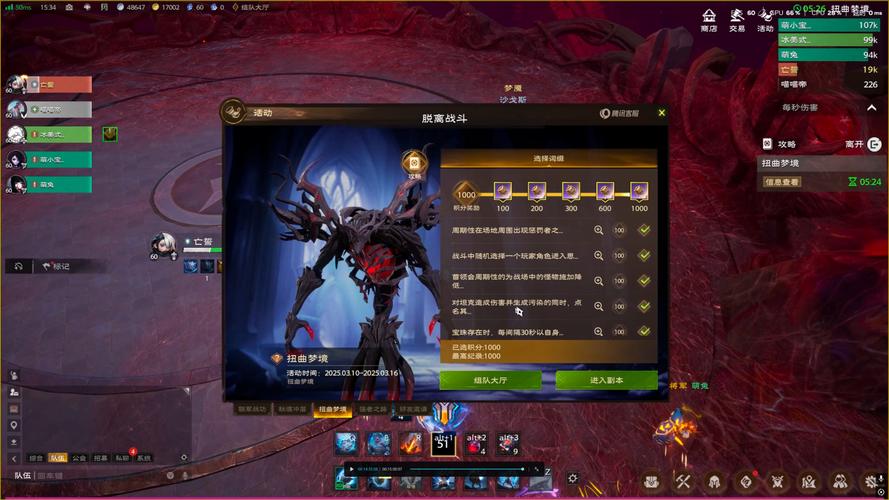Screen dimensions: 889x500
Task: Select the 1000 points reward chest
Action: click(638, 190)
